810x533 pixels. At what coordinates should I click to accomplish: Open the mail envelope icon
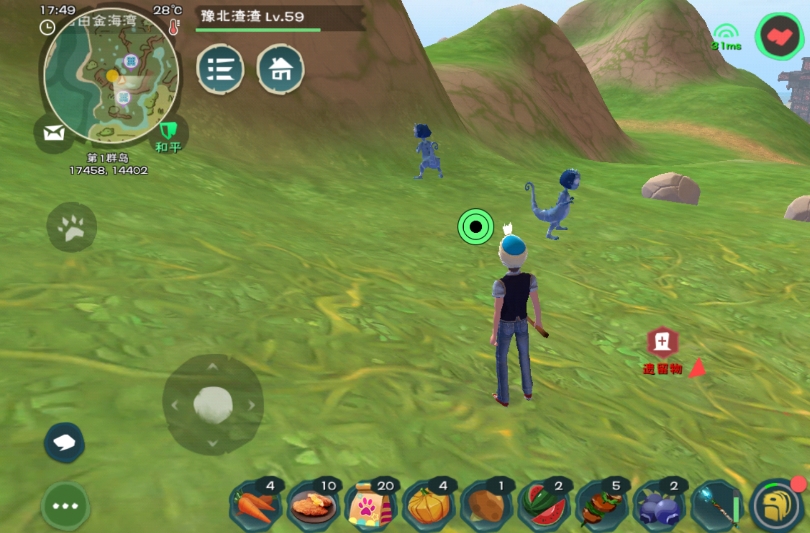pyautogui.click(x=53, y=131)
